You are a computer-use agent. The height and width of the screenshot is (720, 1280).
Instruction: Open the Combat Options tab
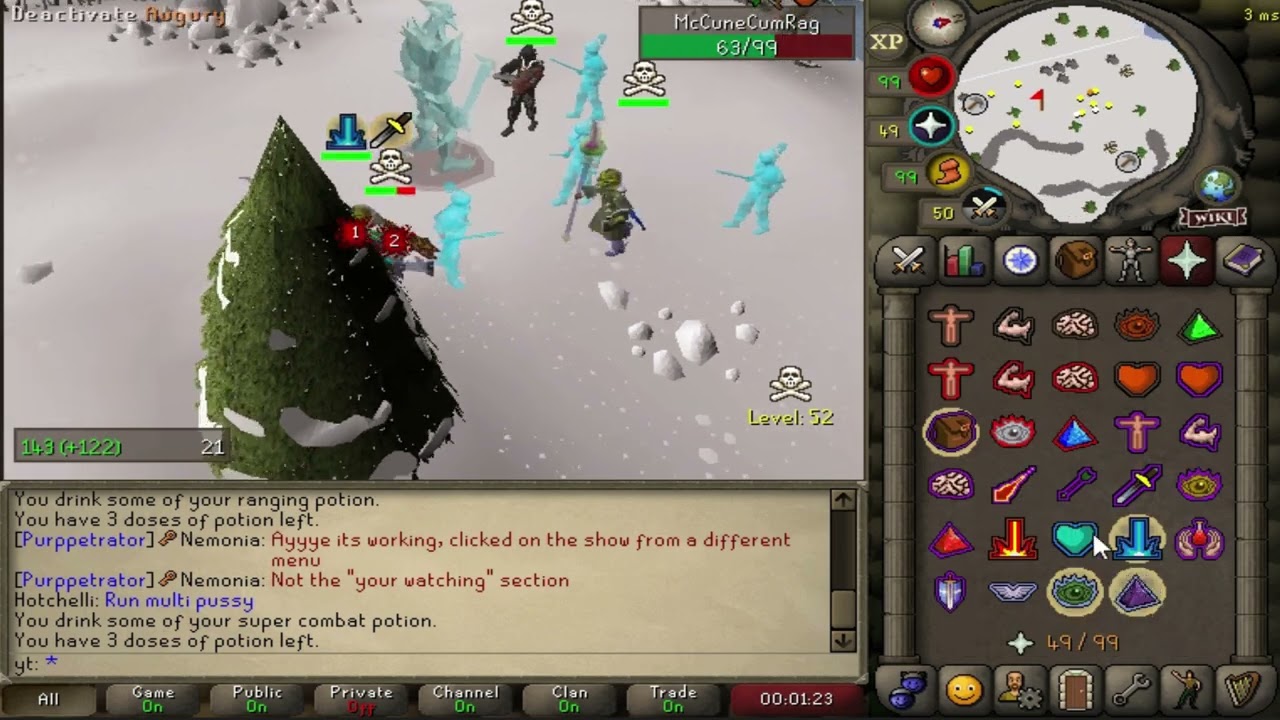[x=906, y=261]
